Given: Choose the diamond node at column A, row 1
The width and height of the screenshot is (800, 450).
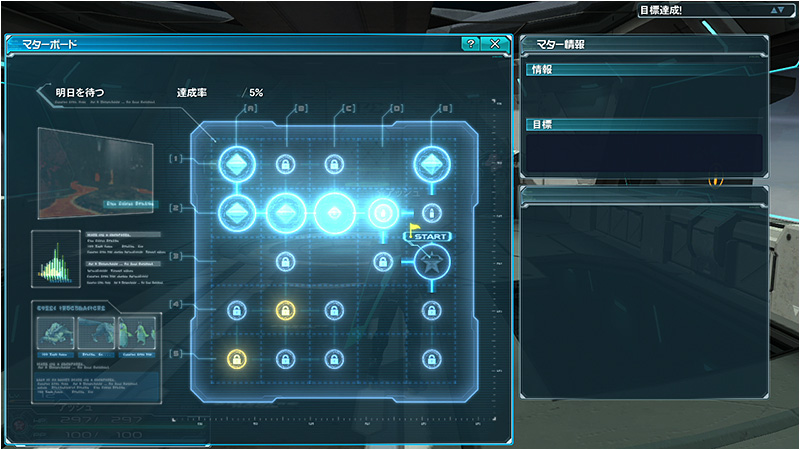Looking at the screenshot, I should coord(236,161).
